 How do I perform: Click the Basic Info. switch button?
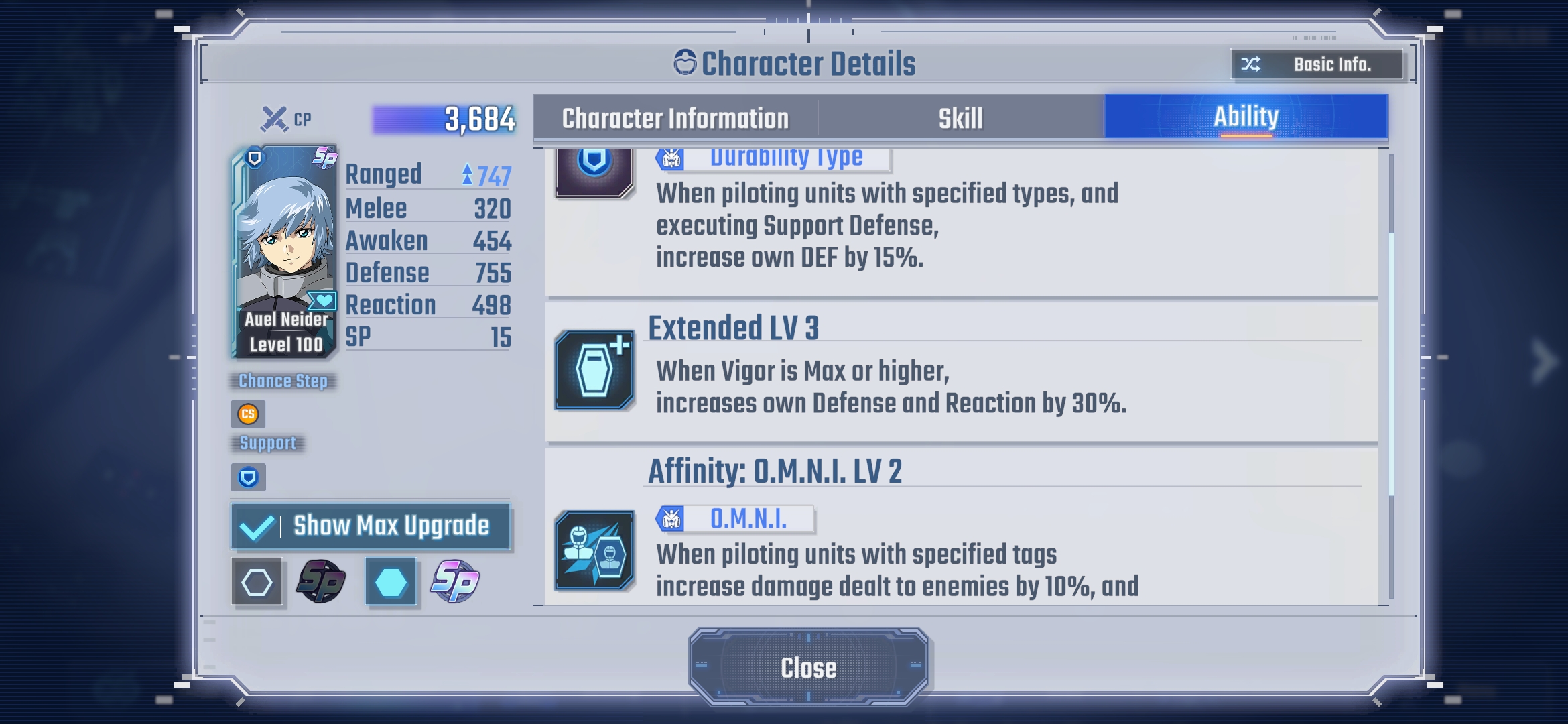[1317, 64]
